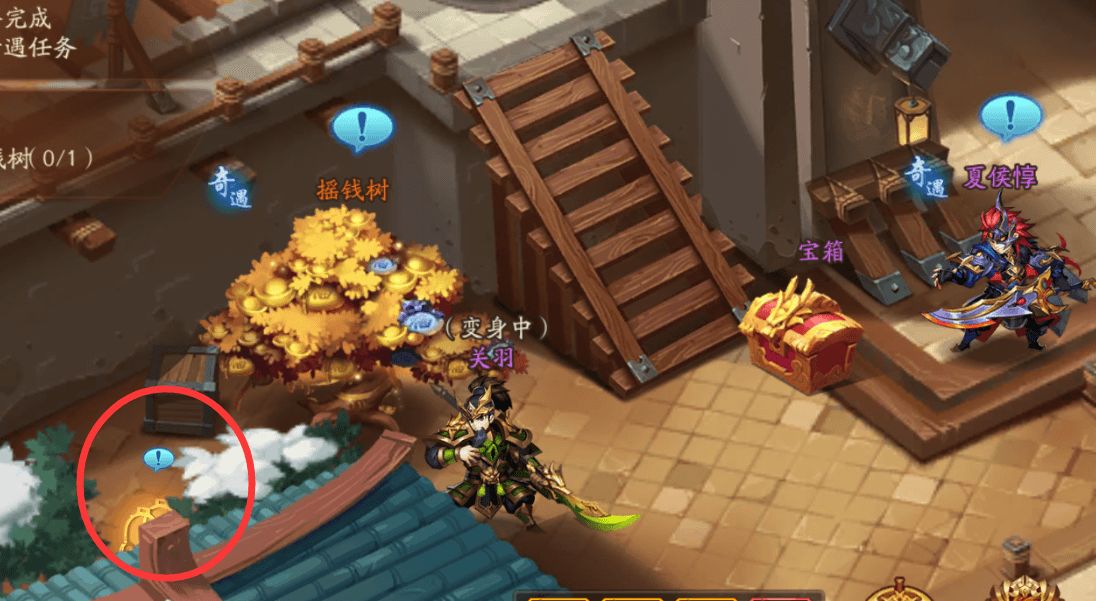Tap the 奇遇 marker beside 夏侯惇
1096x601 pixels.
point(926,177)
